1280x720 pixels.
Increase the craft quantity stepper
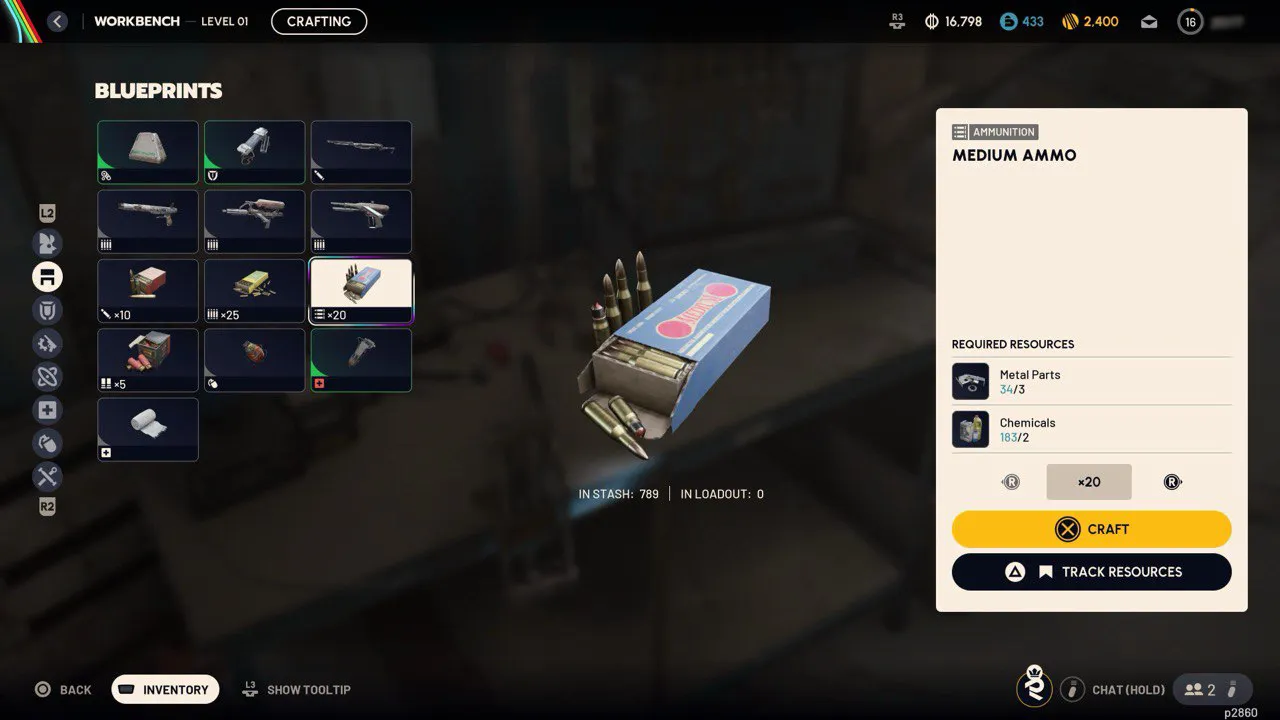click(1172, 482)
